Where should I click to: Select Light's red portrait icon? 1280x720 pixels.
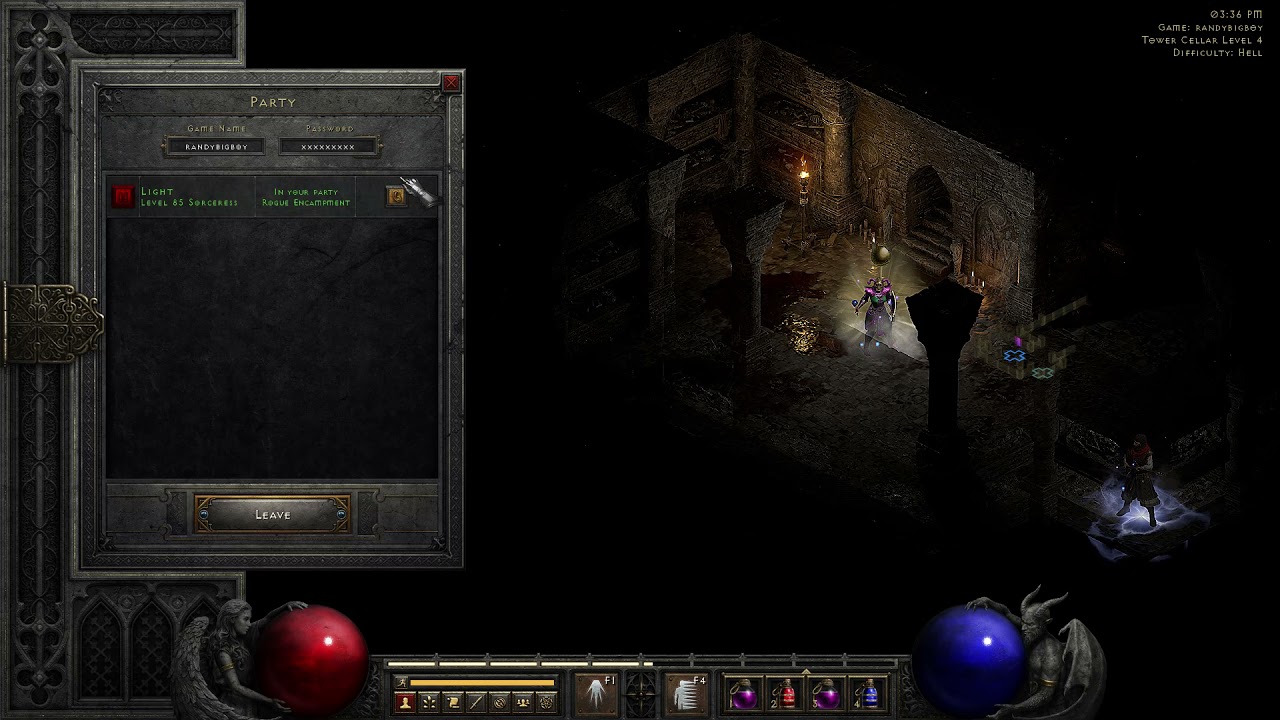click(x=123, y=197)
